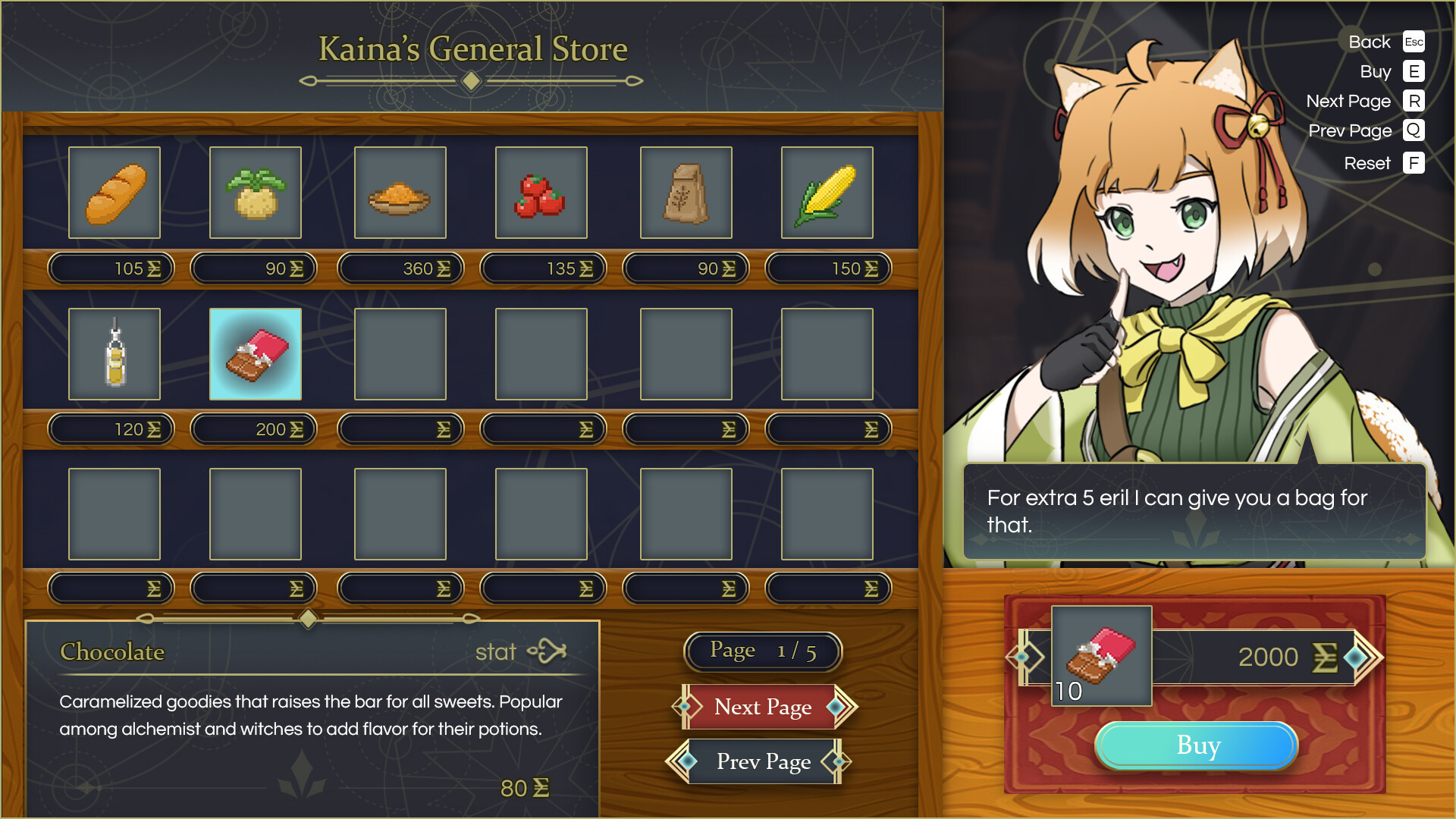This screenshot has height=819, width=1456.
Task: Decrease purchase quantity with left arrow
Action: (x=1023, y=657)
